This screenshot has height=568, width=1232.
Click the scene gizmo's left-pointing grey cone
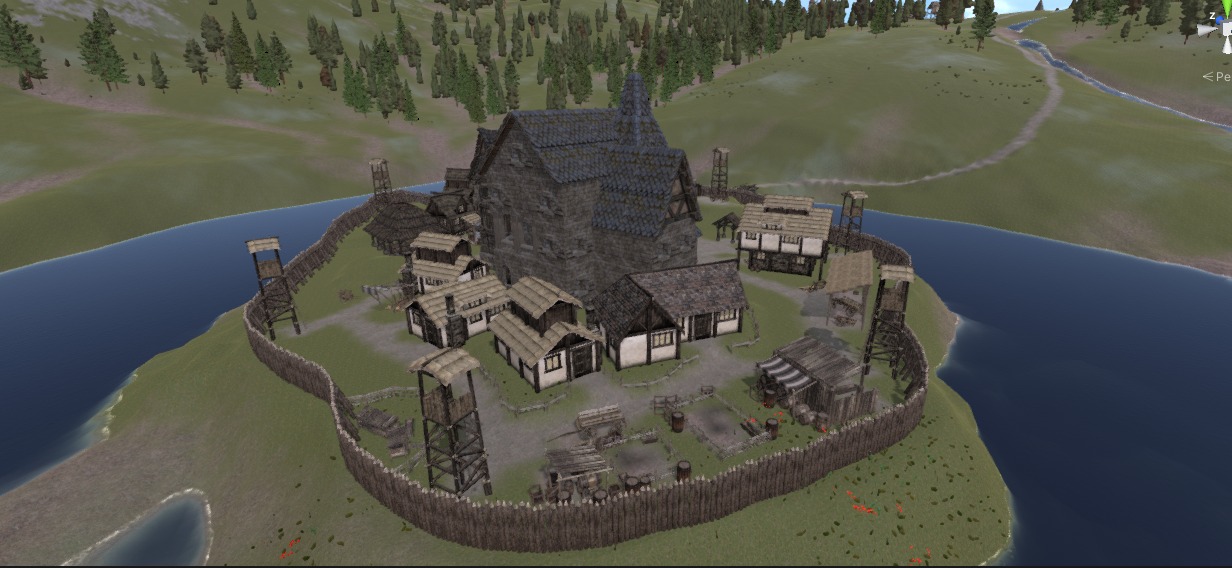click(1207, 31)
